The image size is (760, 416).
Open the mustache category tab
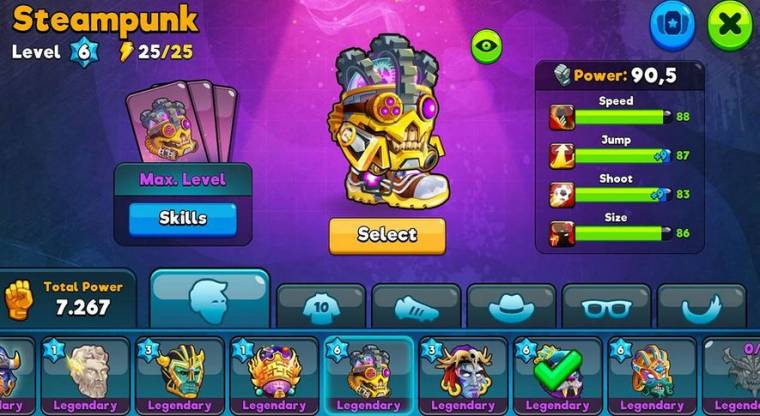(700, 307)
